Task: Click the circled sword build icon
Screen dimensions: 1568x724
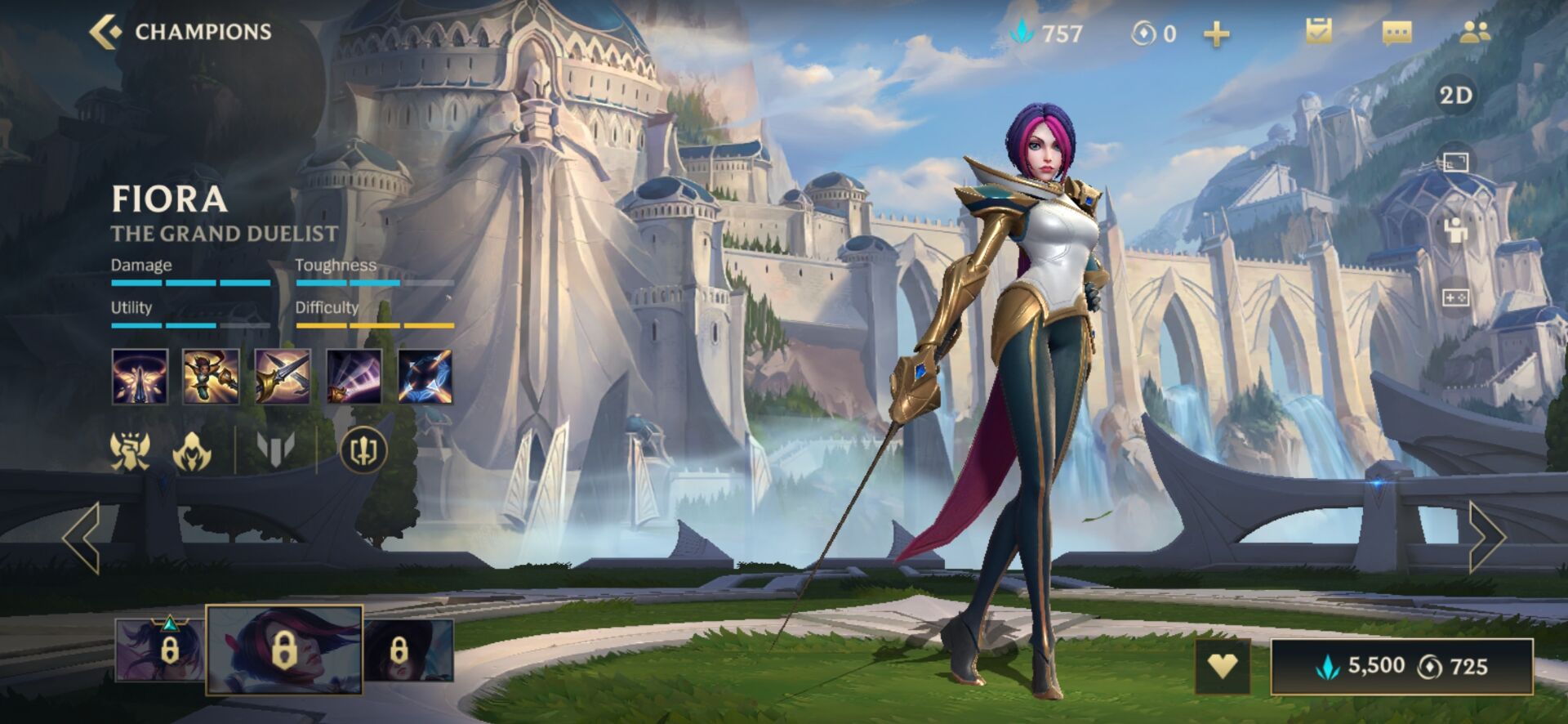Action: 363,449
